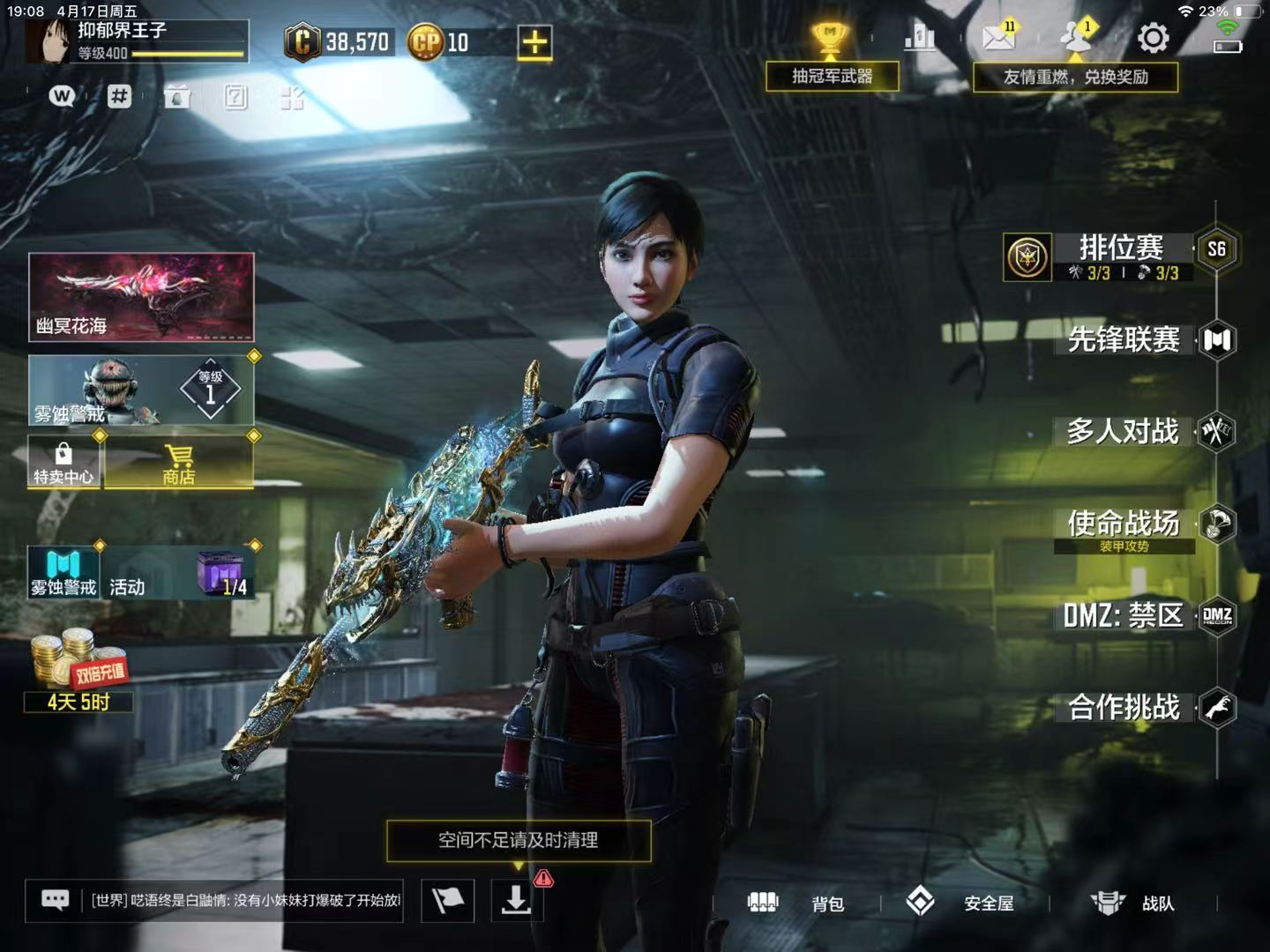Open the friends list icon
The width and height of the screenshot is (1270, 952).
(x=1074, y=38)
